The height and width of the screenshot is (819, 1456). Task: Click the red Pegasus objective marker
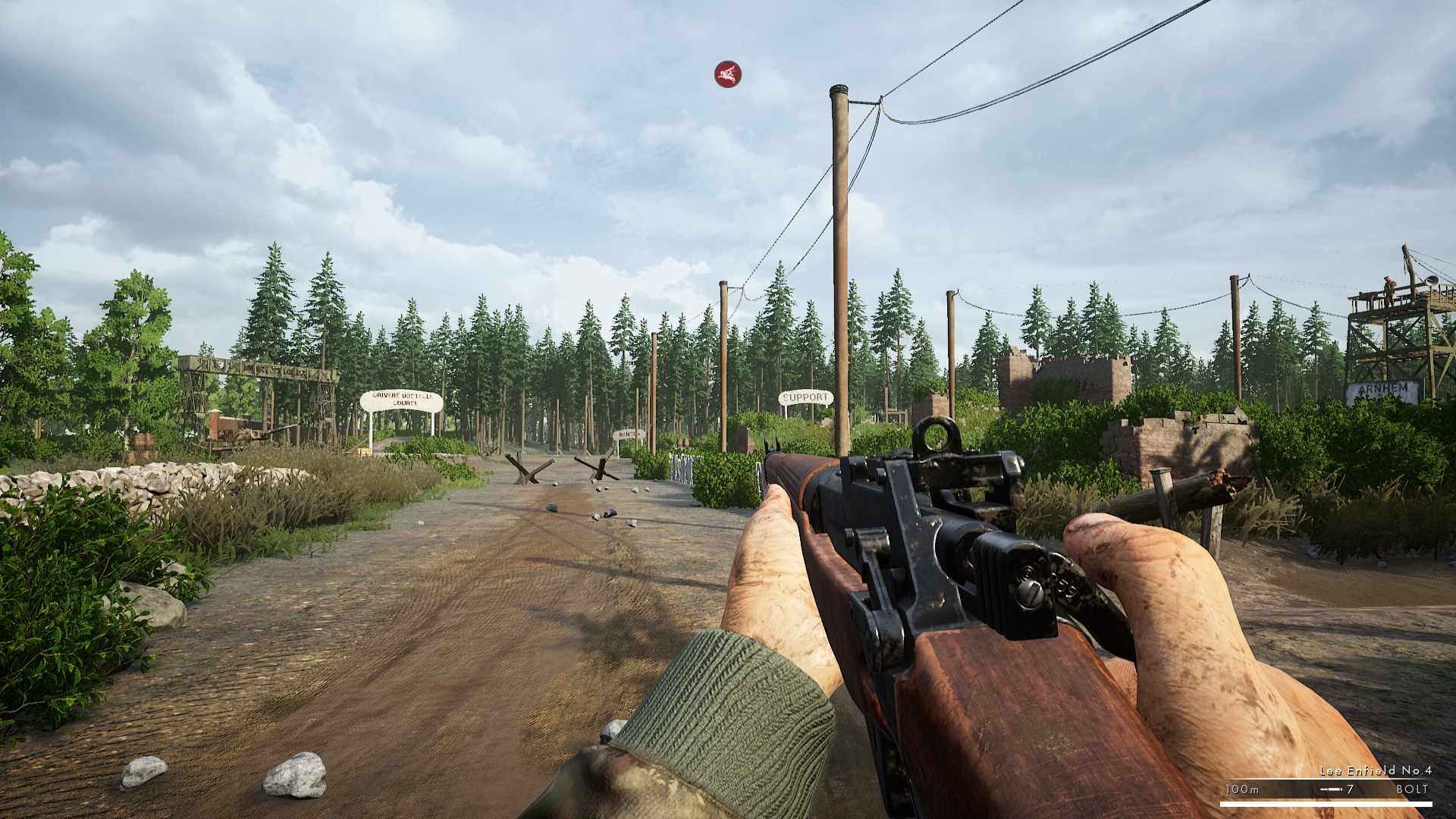[x=727, y=74]
